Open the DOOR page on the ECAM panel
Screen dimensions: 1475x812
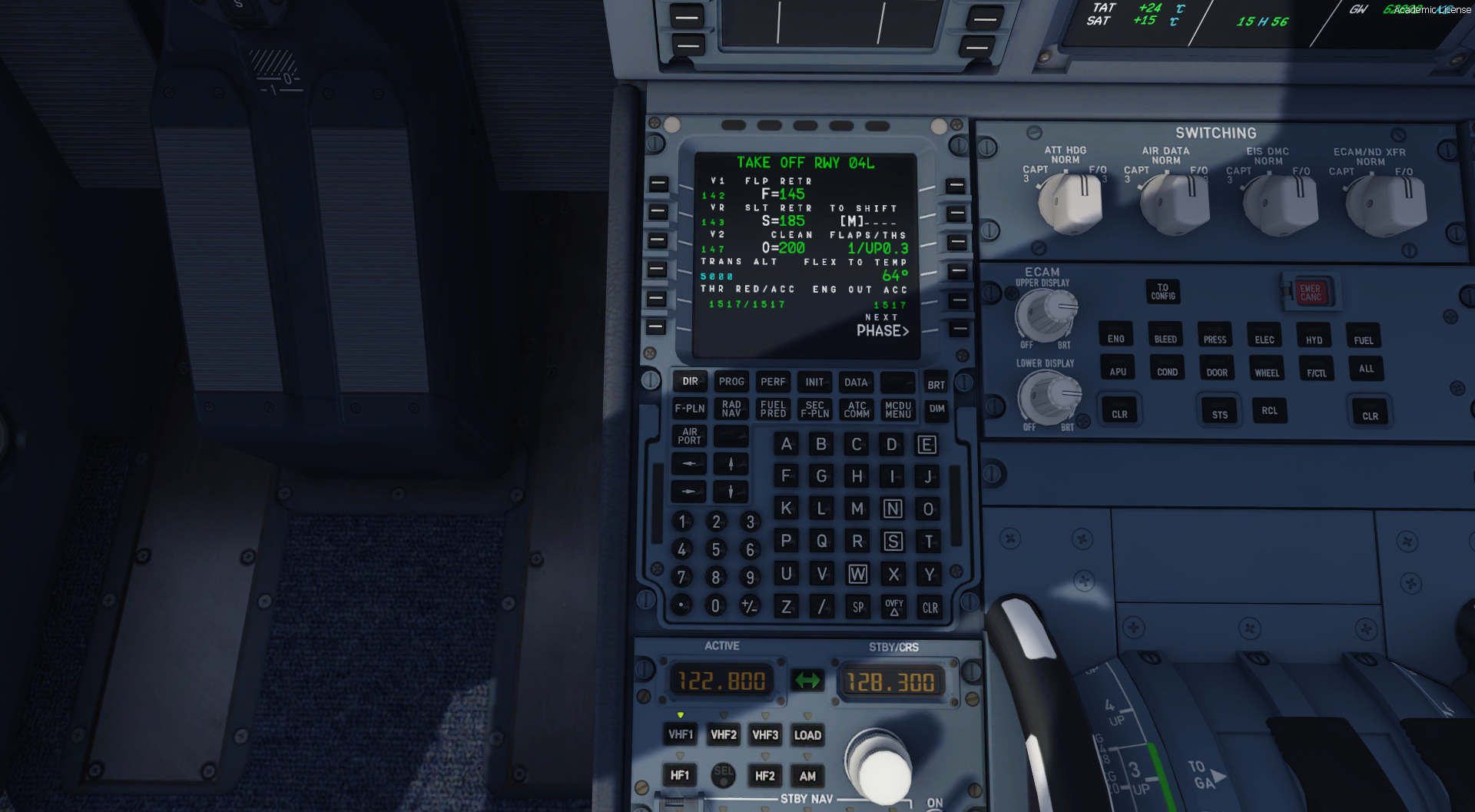point(1216,370)
